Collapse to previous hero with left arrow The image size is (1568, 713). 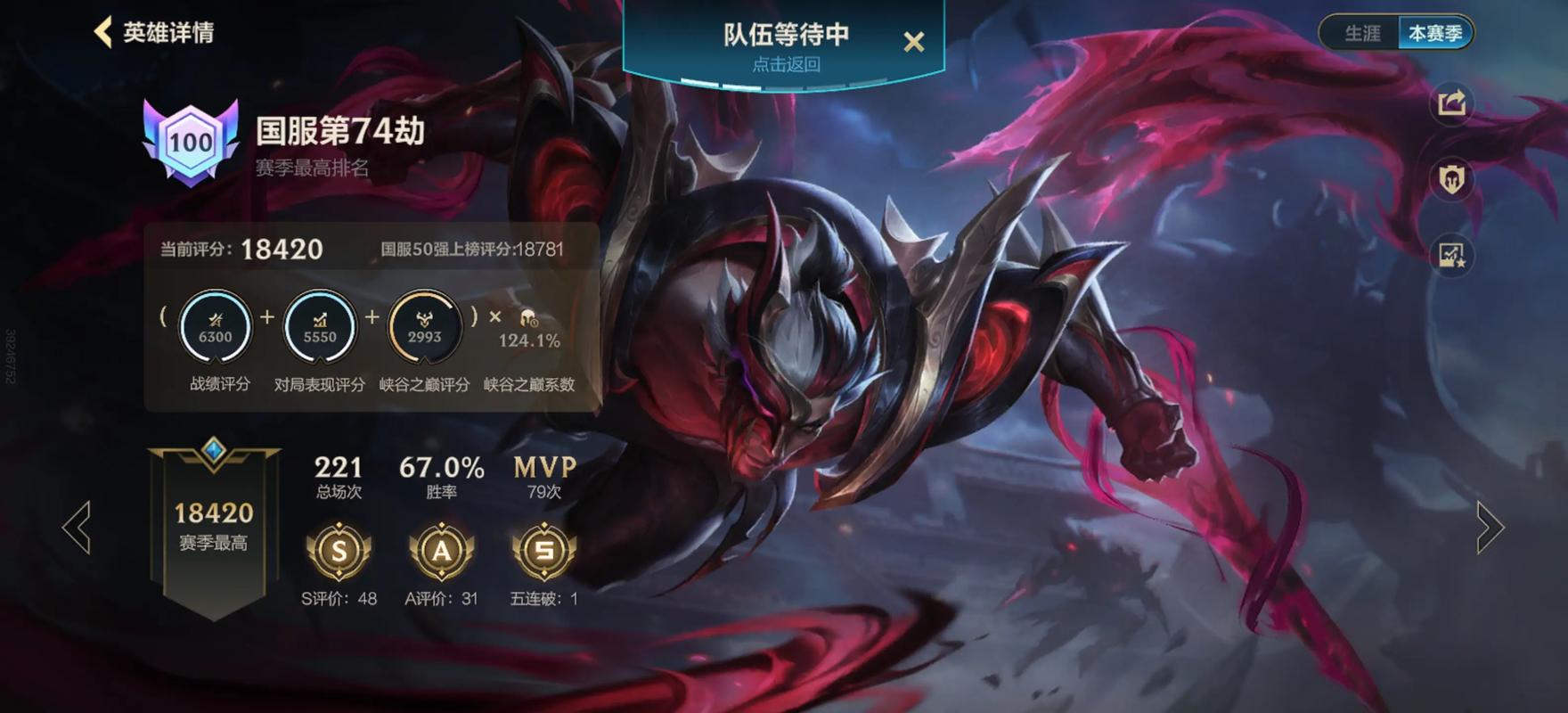point(78,528)
